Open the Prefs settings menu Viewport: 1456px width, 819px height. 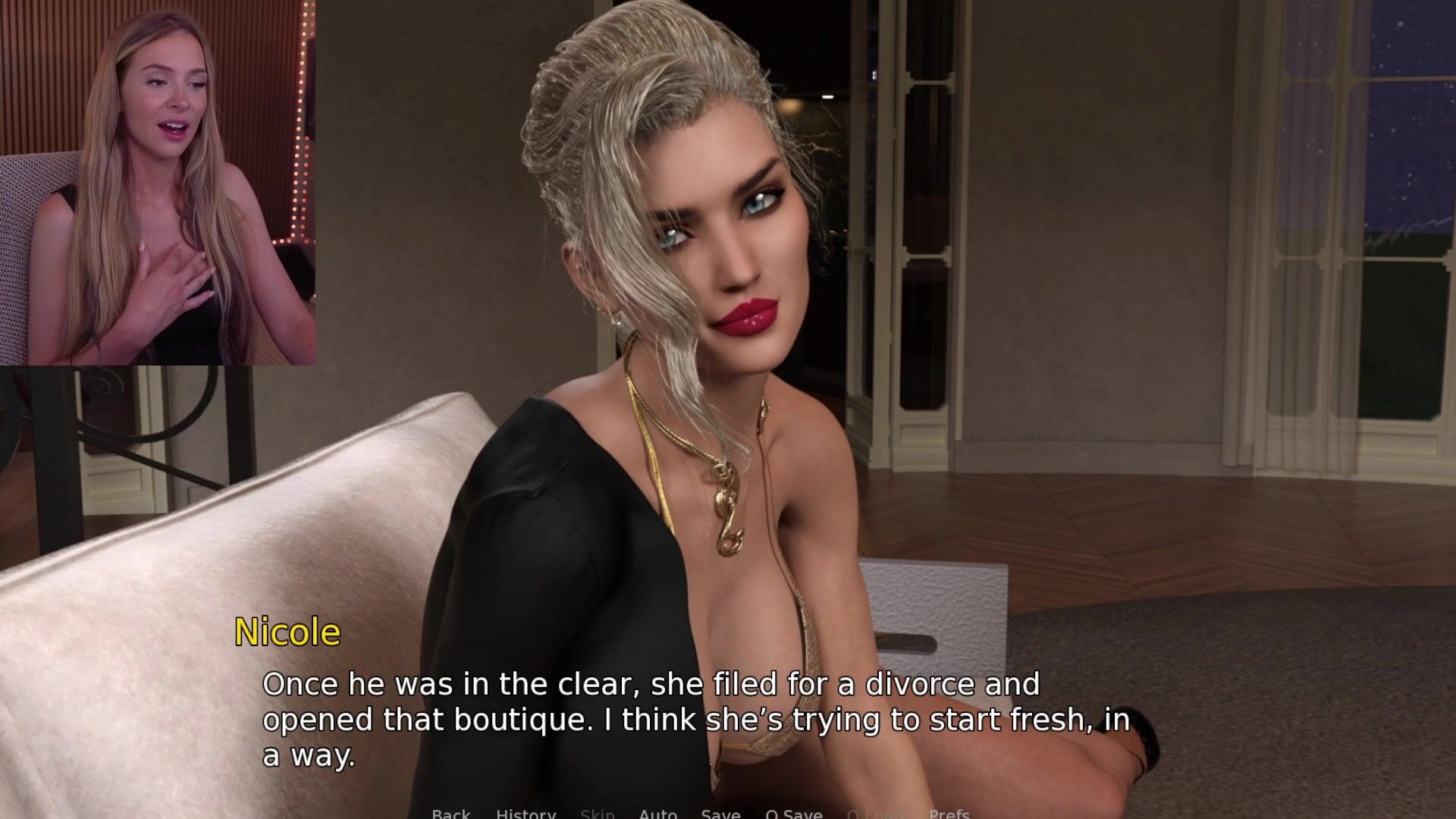(949, 814)
